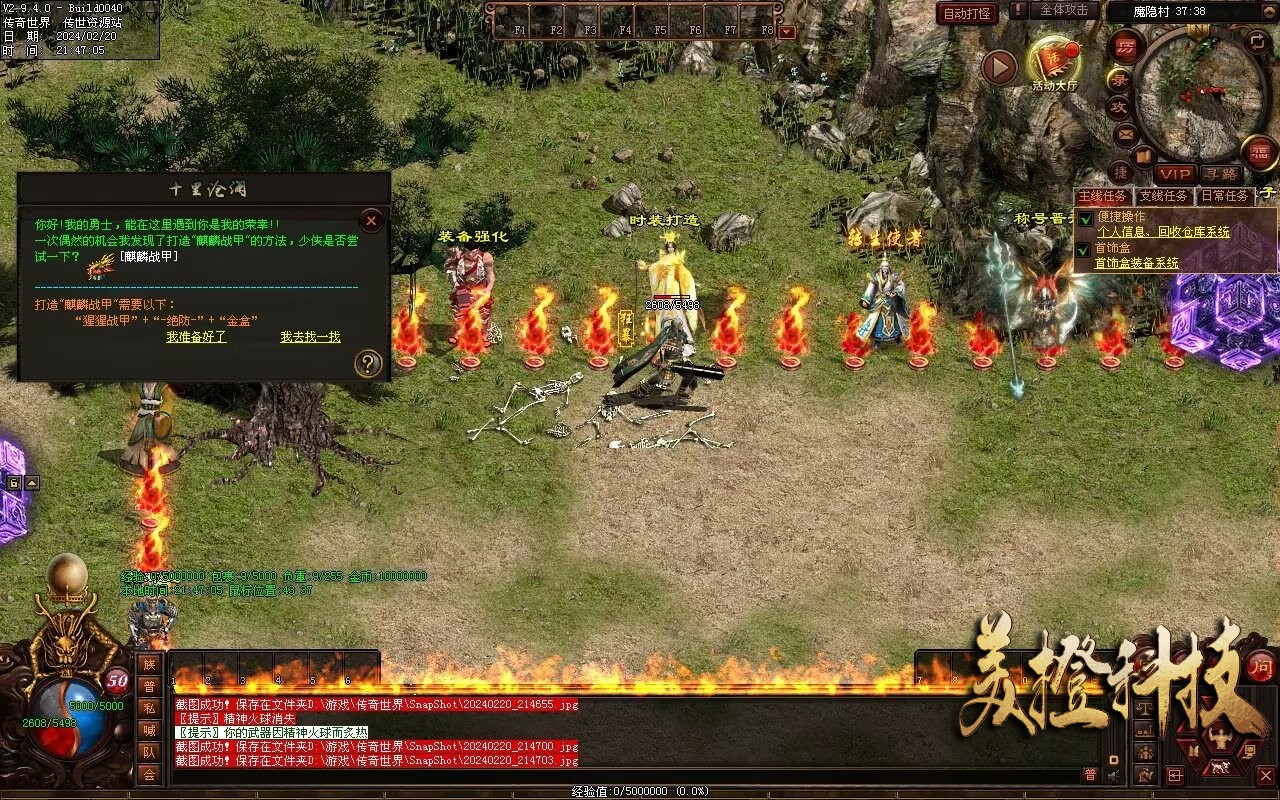Switch to the 主线任务 quest tab
Screen dimensions: 1280x800
coord(1102,196)
